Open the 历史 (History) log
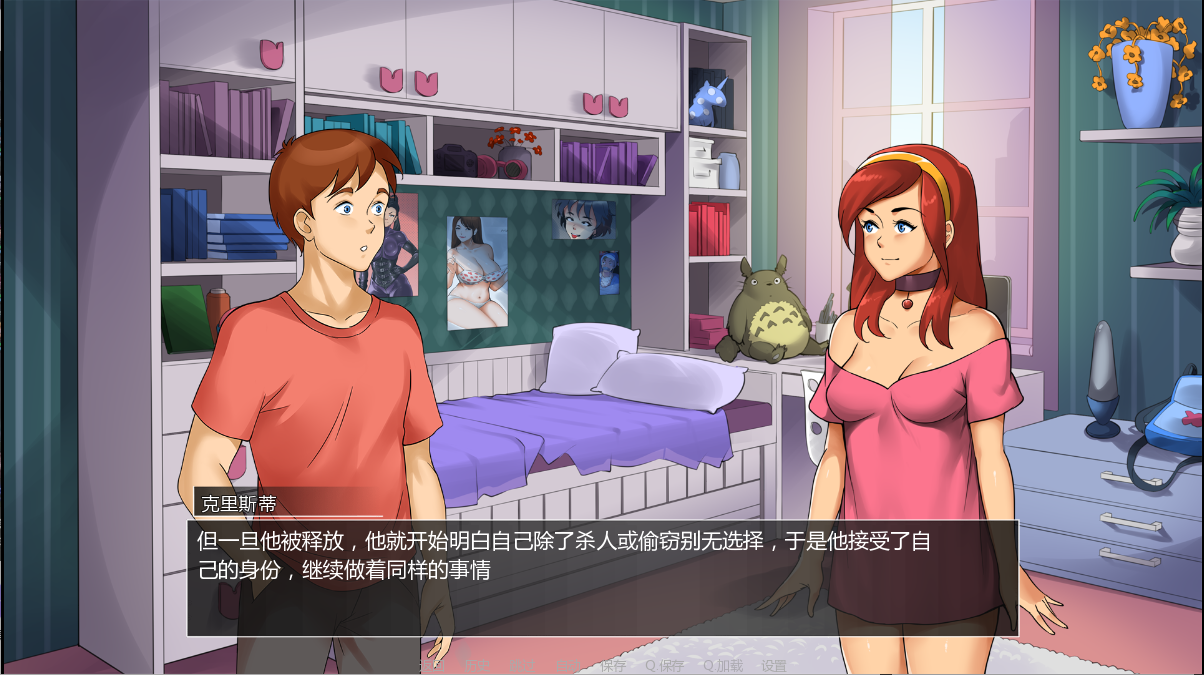This screenshot has height=675, width=1204. [x=477, y=665]
